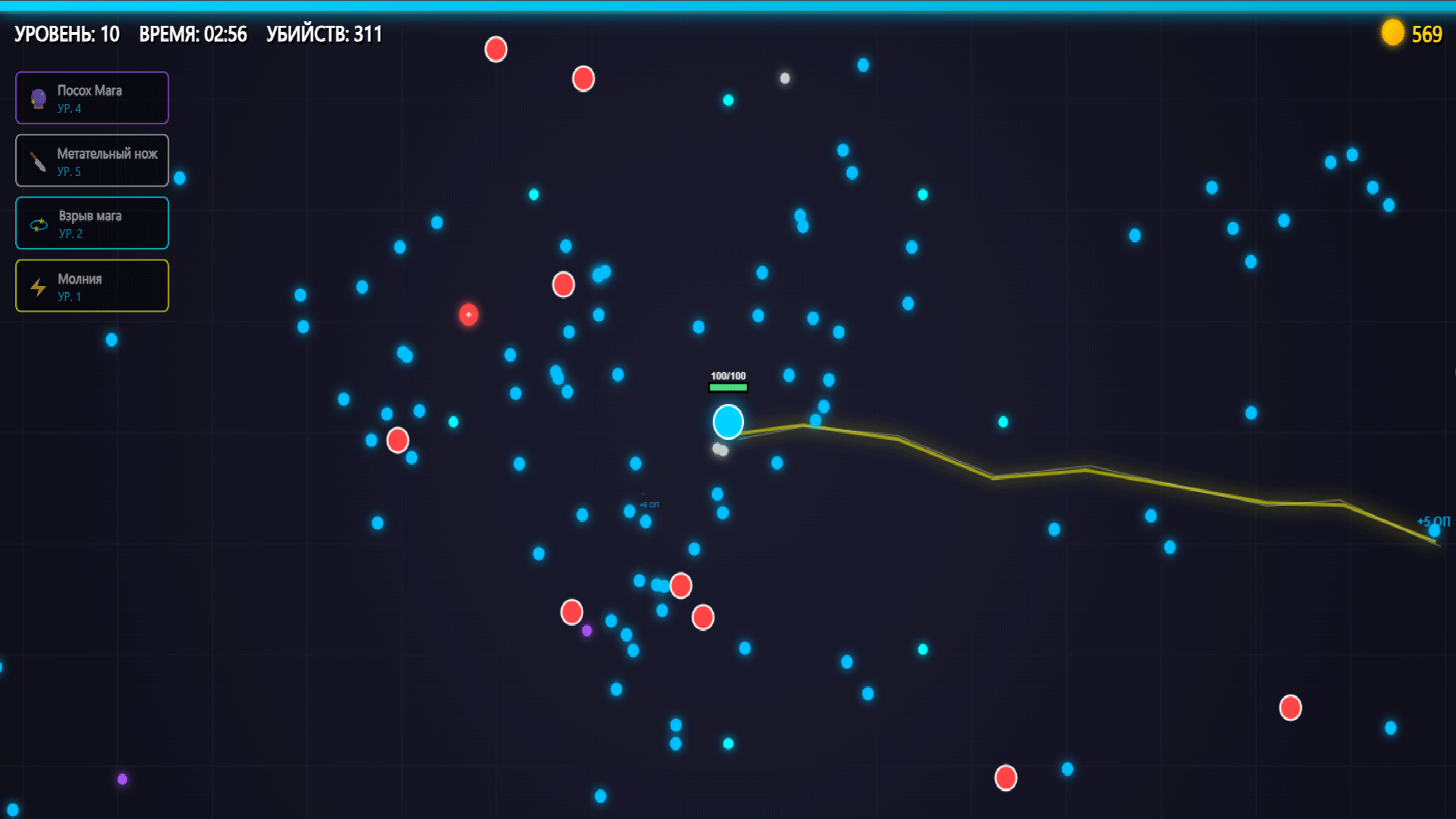Click the green 100/100 health bar
Image resolution: width=1456 pixels, height=819 pixels.
(727, 387)
